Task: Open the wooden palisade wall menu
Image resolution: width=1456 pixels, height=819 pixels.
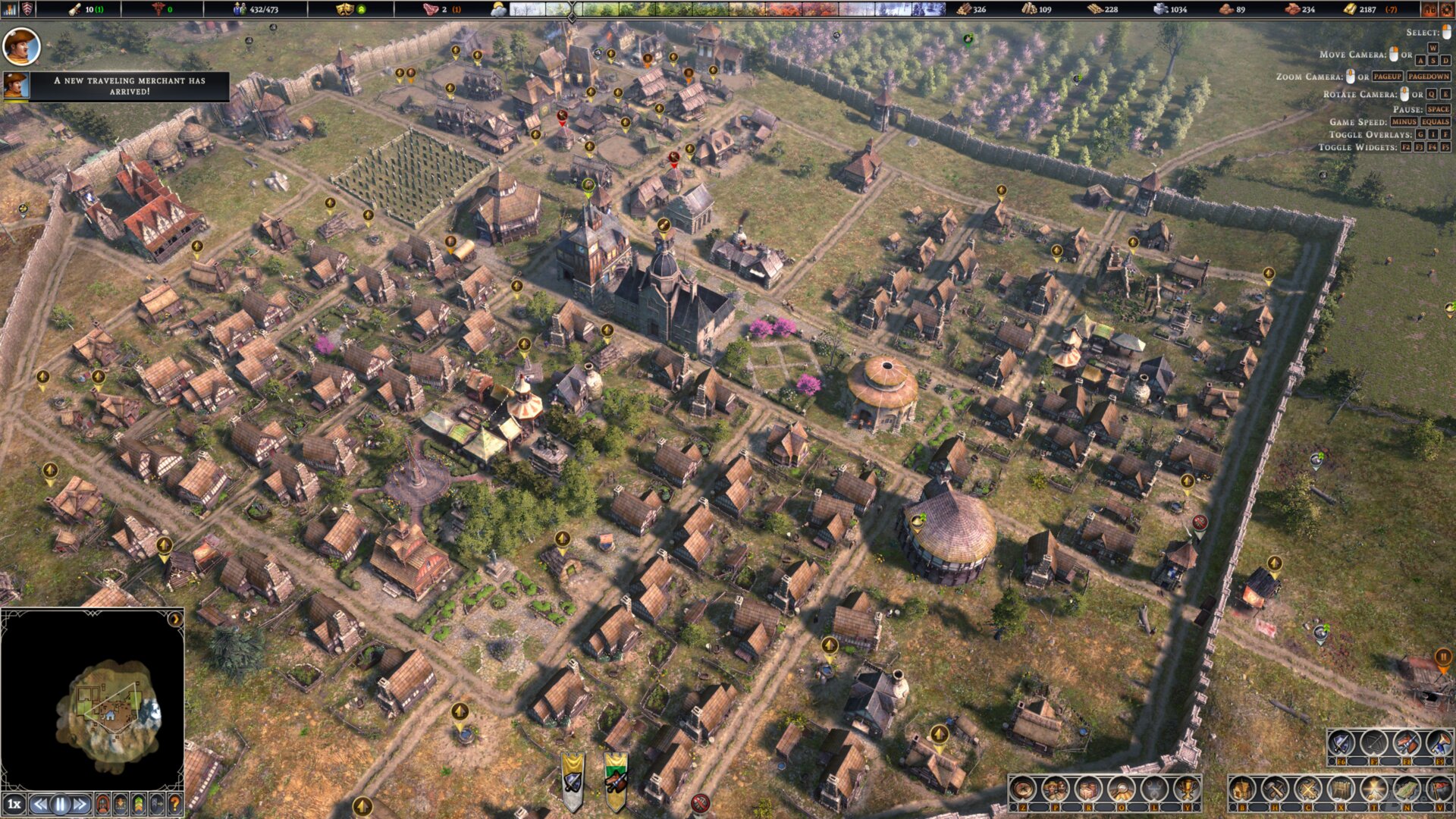Action: point(1341,790)
